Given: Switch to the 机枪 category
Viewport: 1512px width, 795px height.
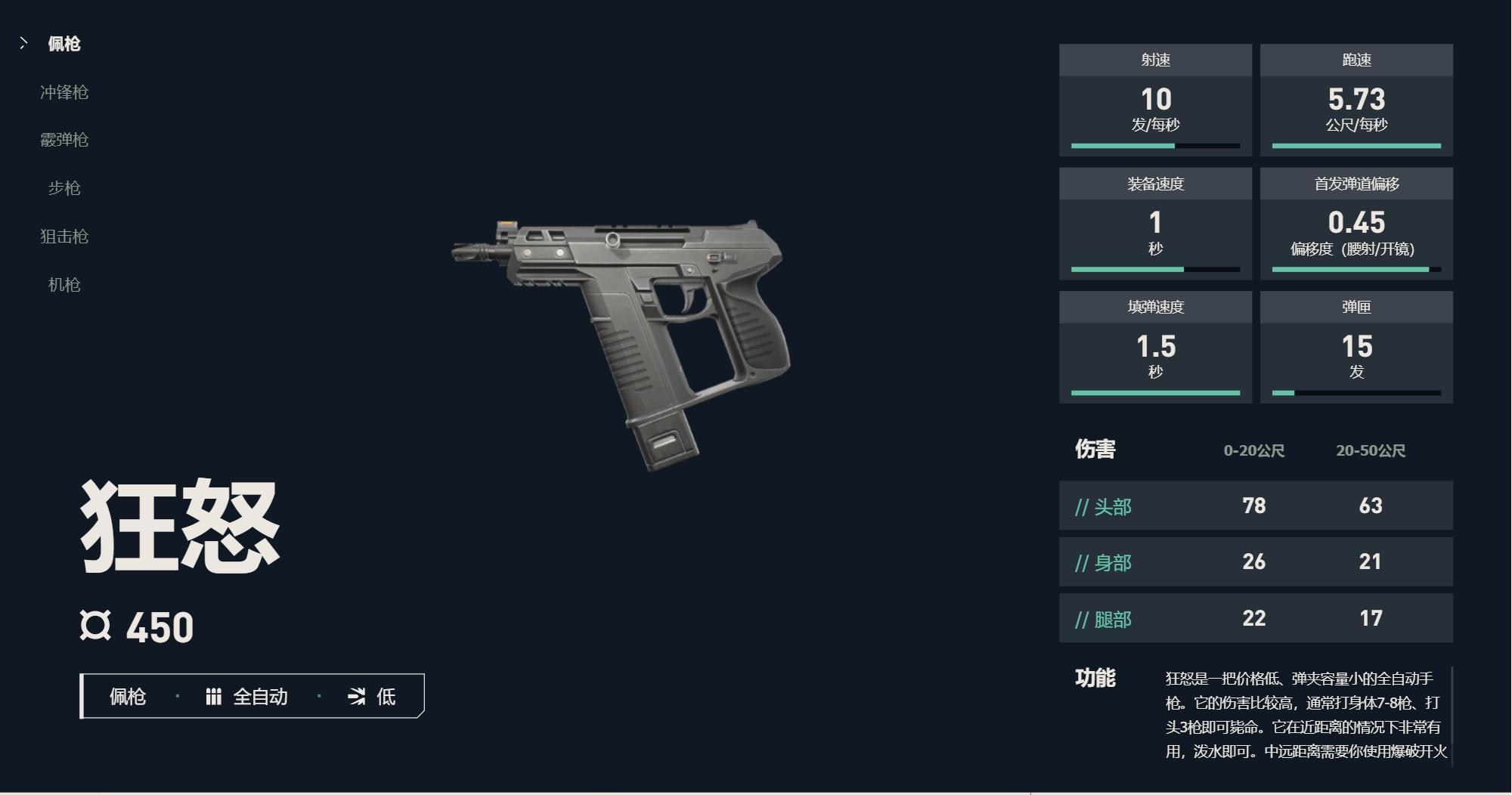Looking at the screenshot, I should [x=64, y=285].
